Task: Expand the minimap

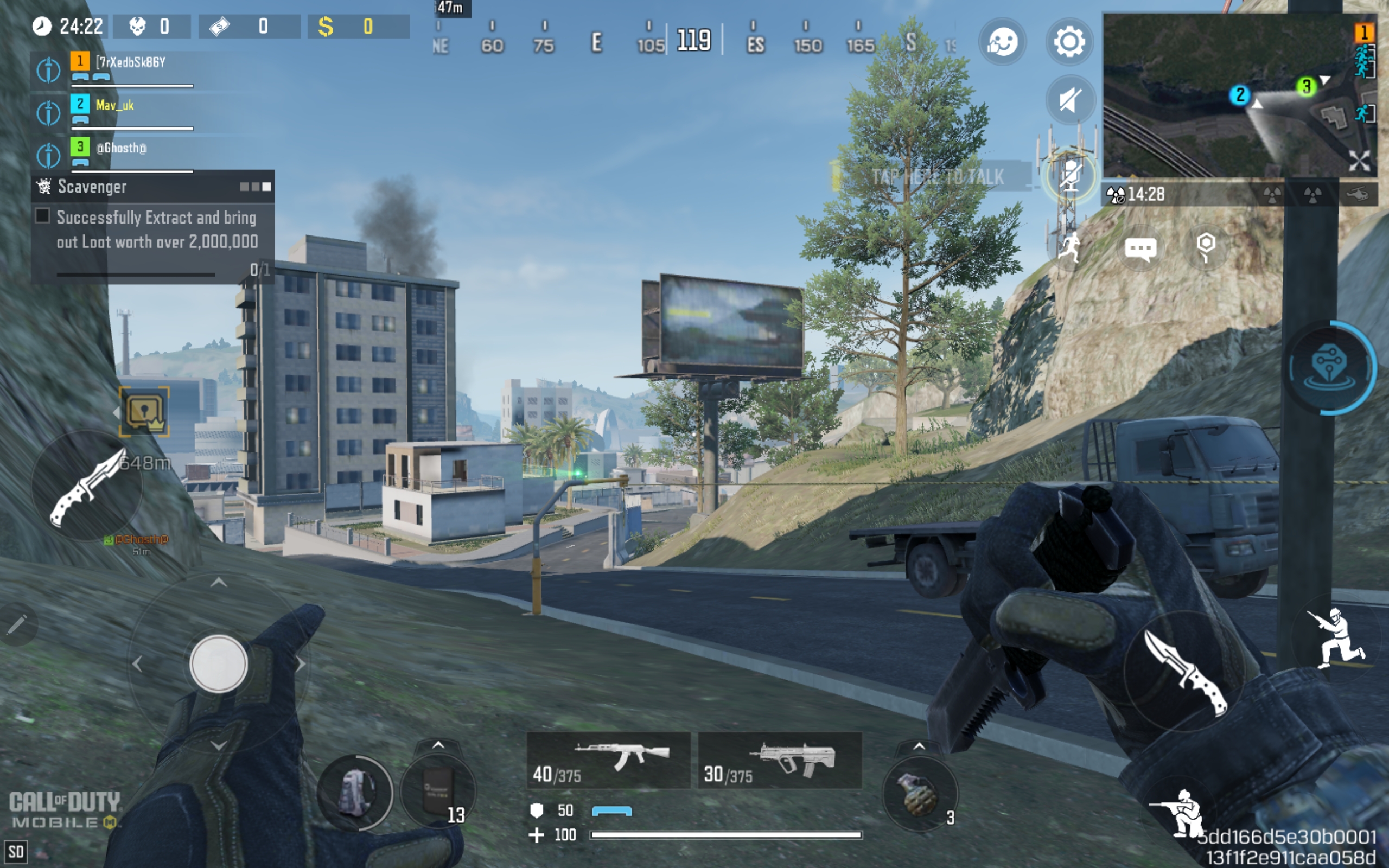Action: pos(1359,161)
